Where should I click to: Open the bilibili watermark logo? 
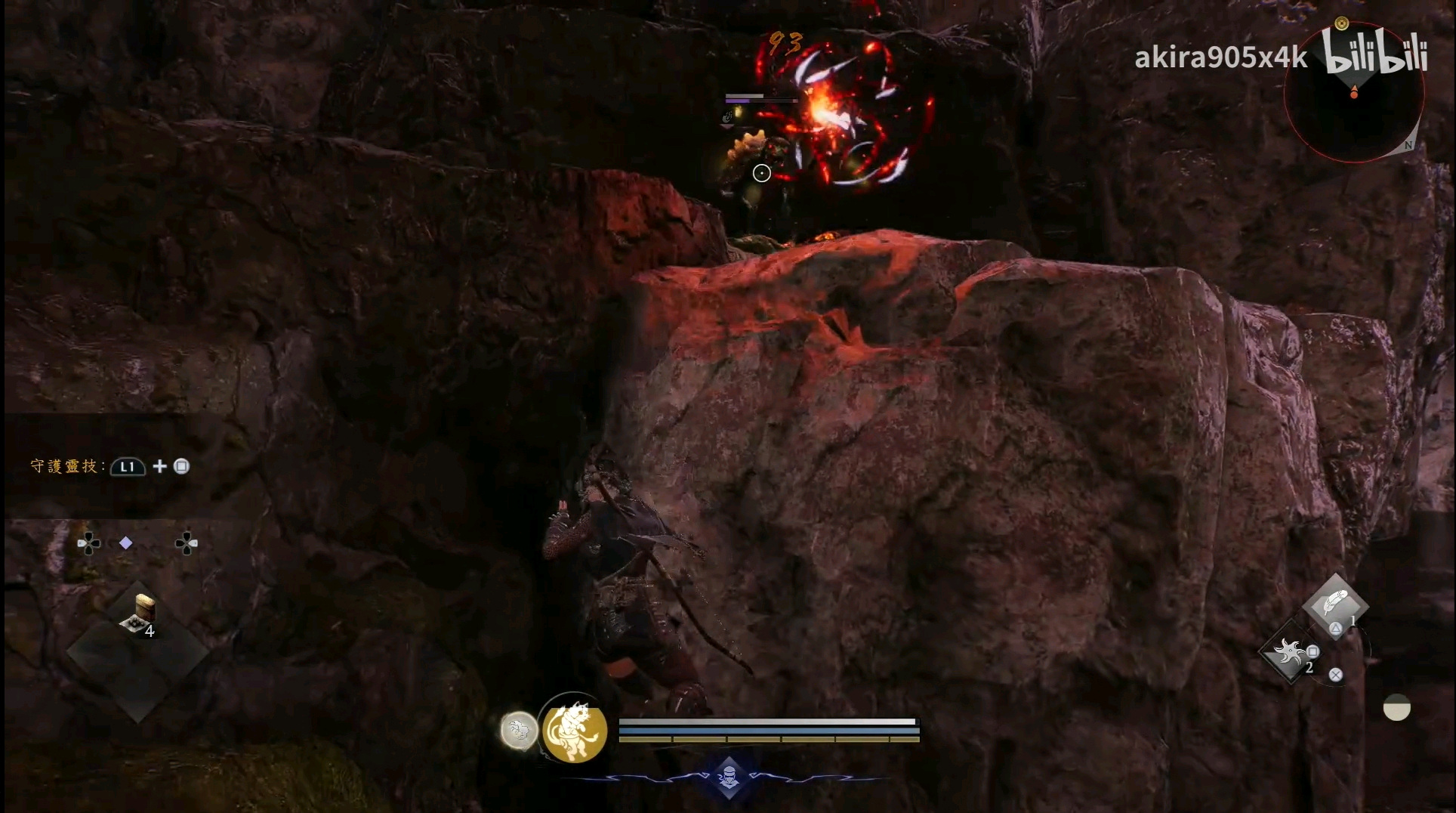coord(1377,53)
